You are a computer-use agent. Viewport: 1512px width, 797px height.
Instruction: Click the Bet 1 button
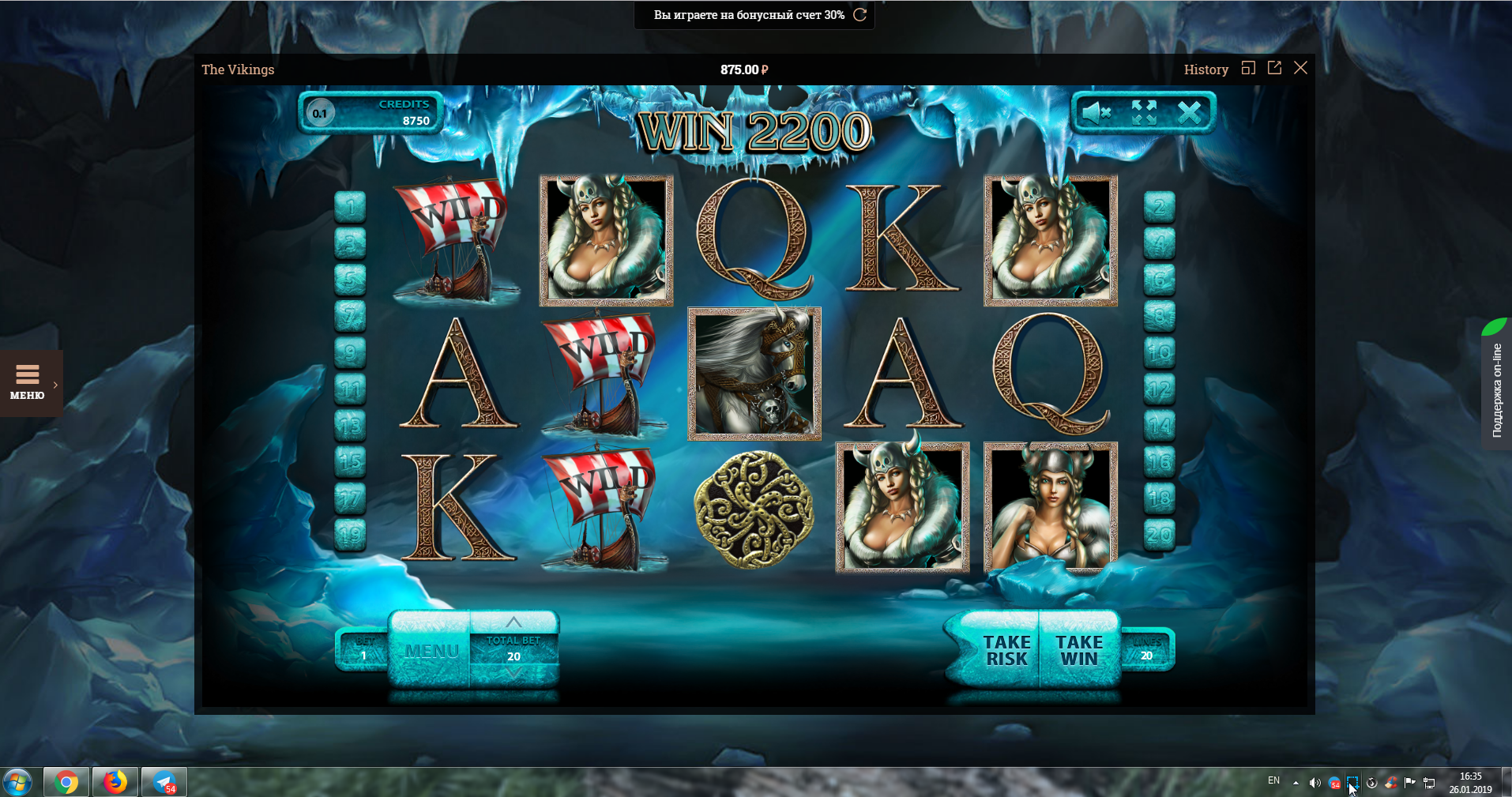tap(363, 649)
